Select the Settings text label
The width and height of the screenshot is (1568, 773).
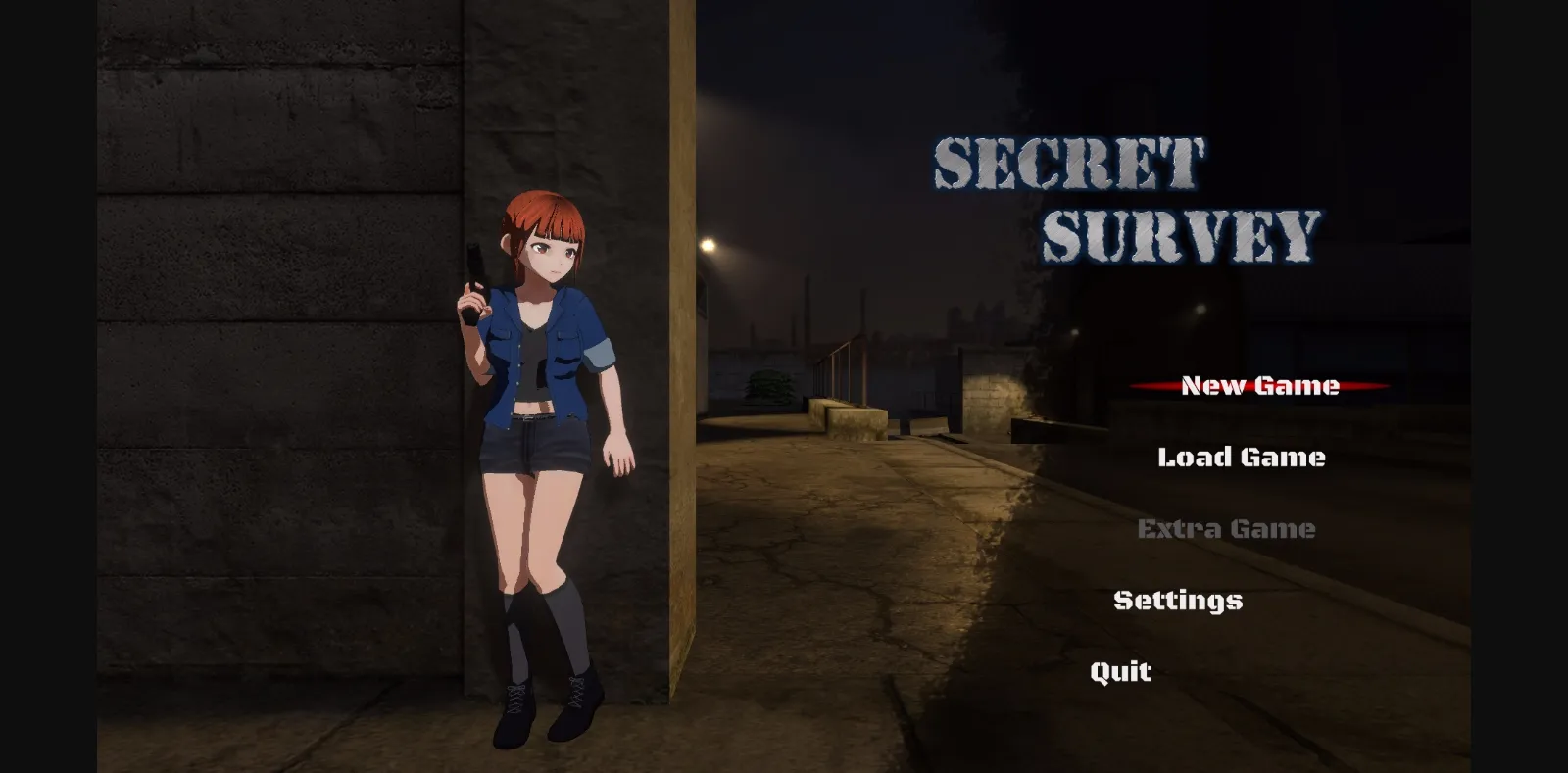pyautogui.click(x=1177, y=600)
